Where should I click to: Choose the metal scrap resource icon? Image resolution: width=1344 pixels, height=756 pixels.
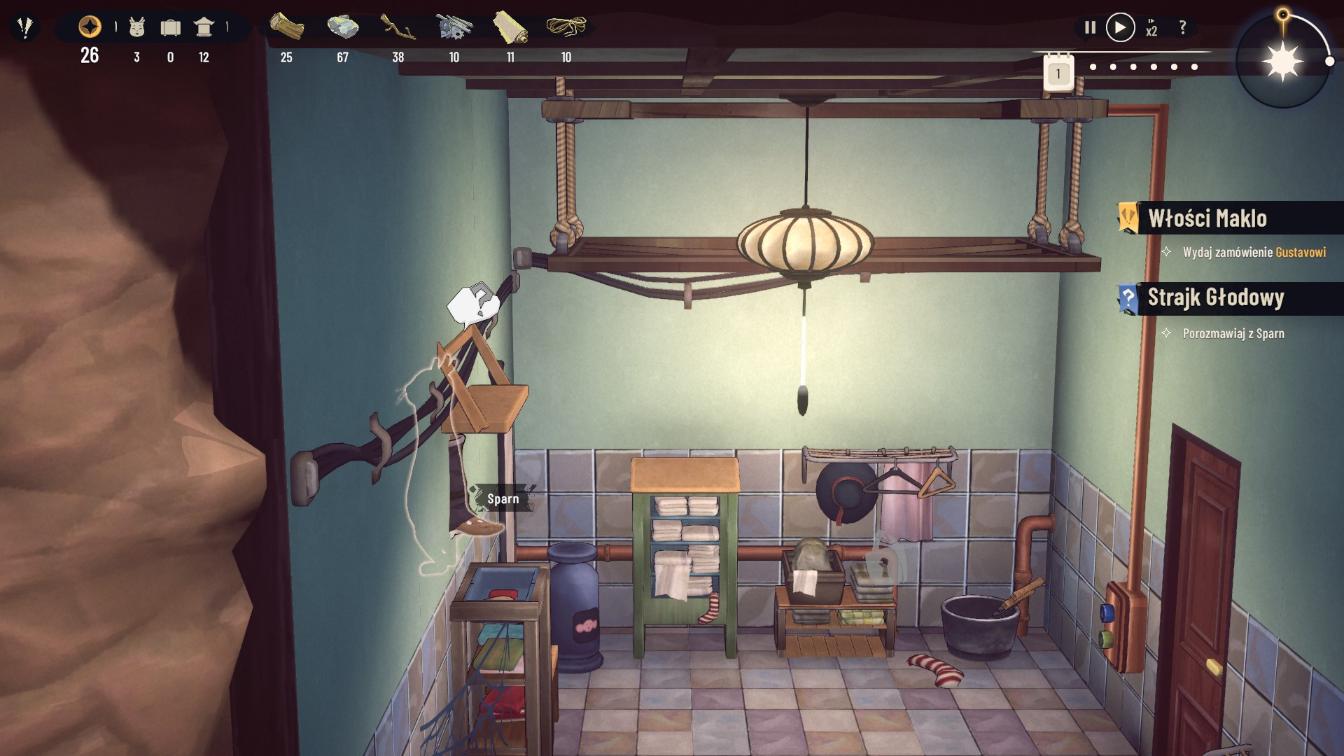(454, 27)
